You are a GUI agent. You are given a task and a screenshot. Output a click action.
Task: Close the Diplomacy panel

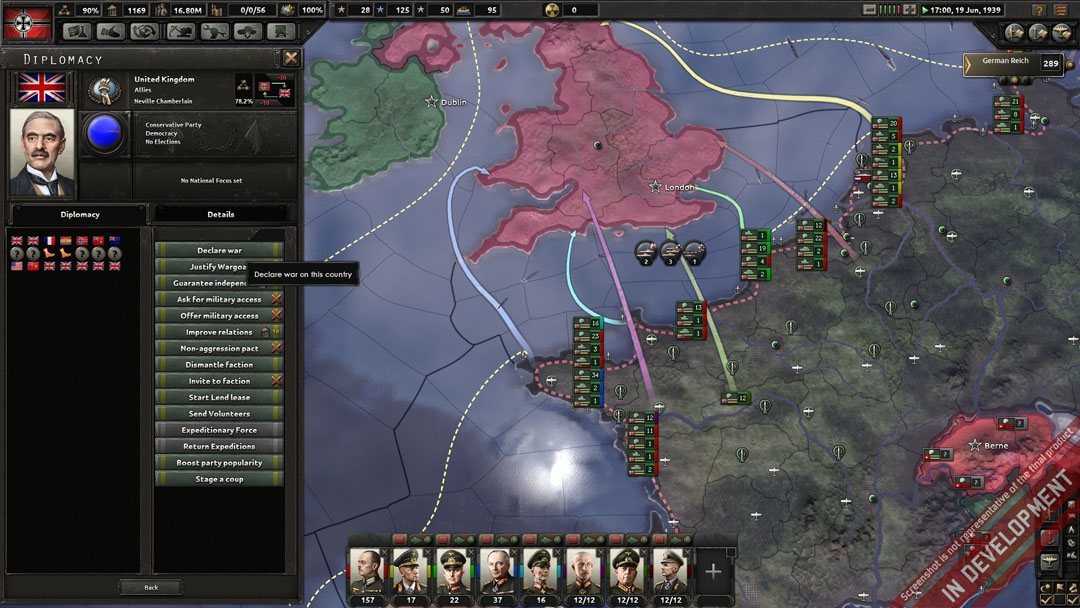click(x=290, y=59)
